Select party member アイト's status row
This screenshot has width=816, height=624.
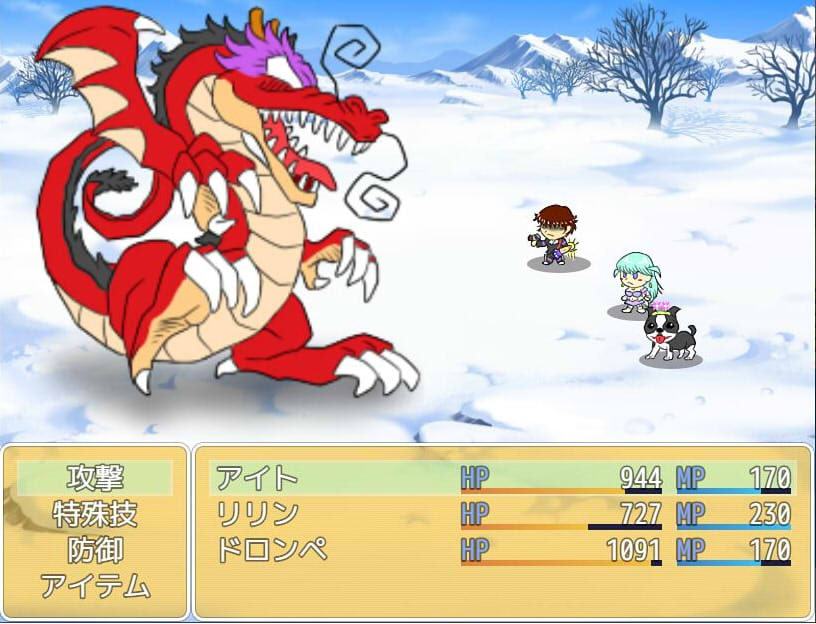click(x=502, y=478)
